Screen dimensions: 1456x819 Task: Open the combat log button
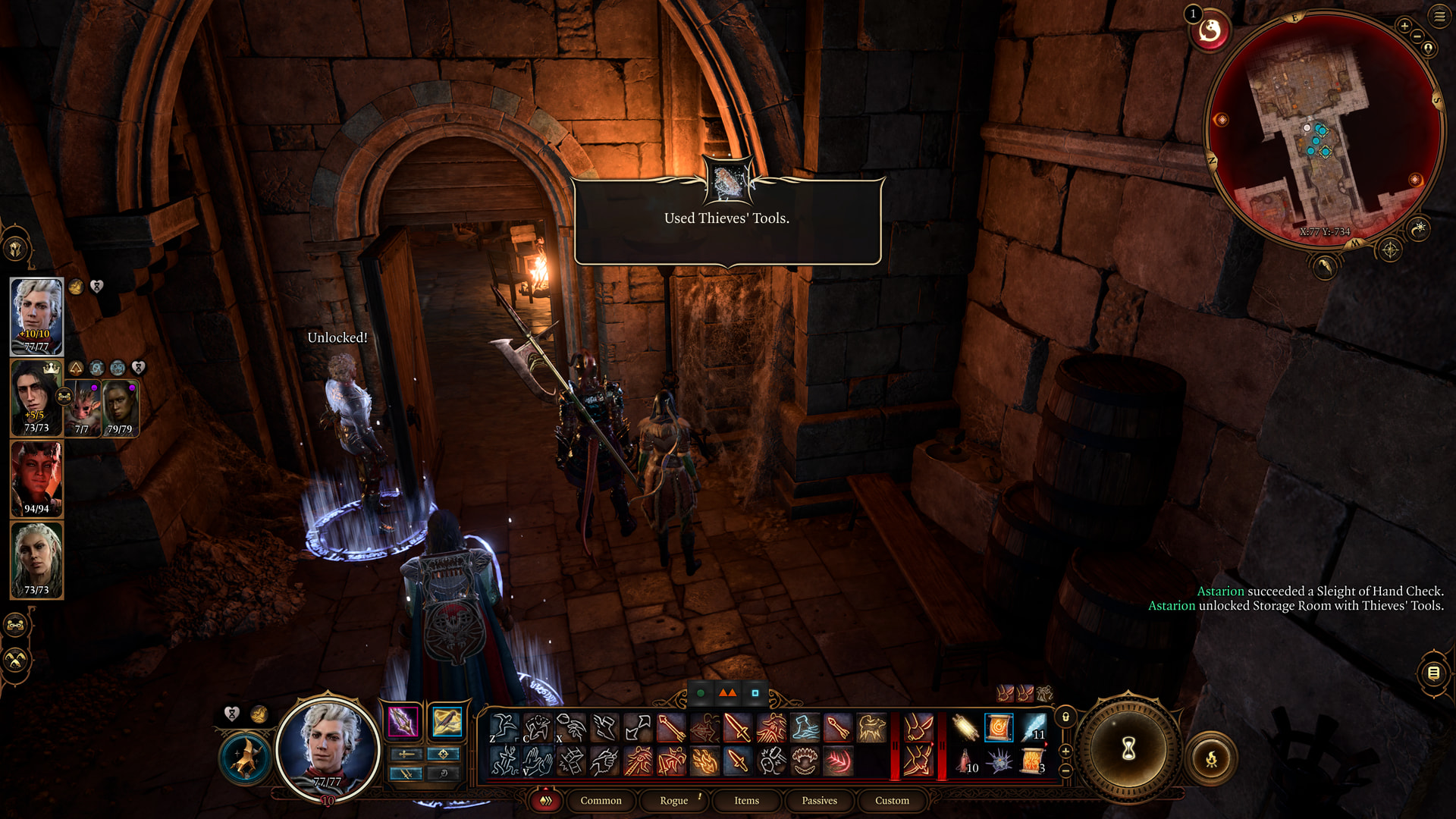pyautogui.click(x=1433, y=673)
